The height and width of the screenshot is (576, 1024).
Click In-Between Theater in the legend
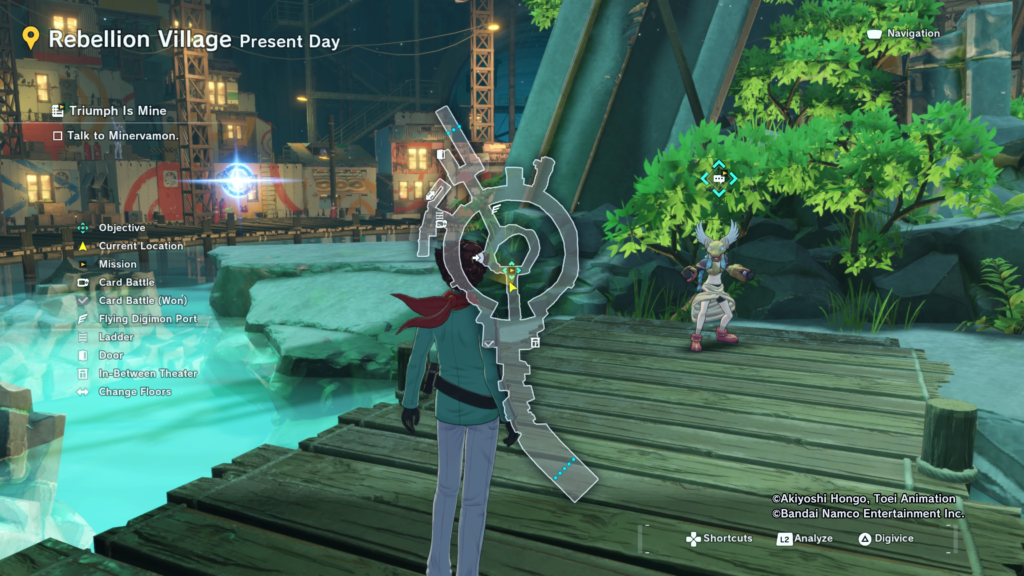click(148, 373)
